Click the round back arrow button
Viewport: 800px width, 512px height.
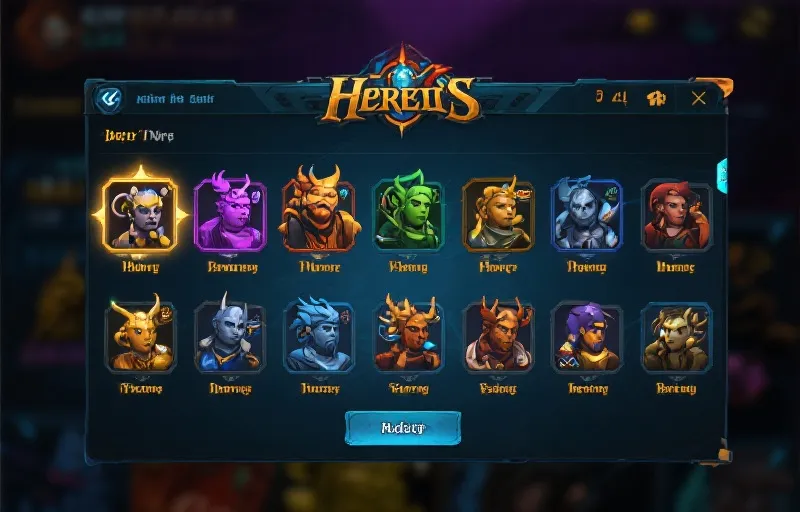tap(107, 98)
